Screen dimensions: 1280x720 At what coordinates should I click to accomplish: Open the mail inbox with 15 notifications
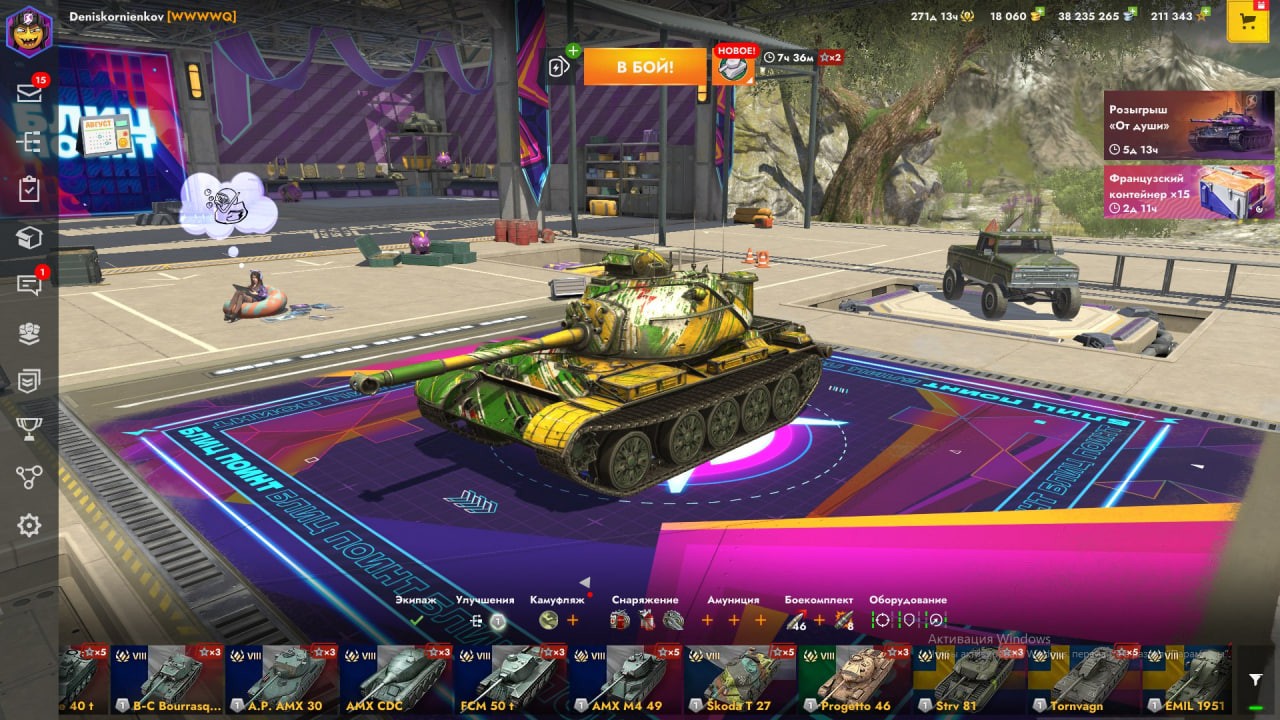[x=29, y=93]
